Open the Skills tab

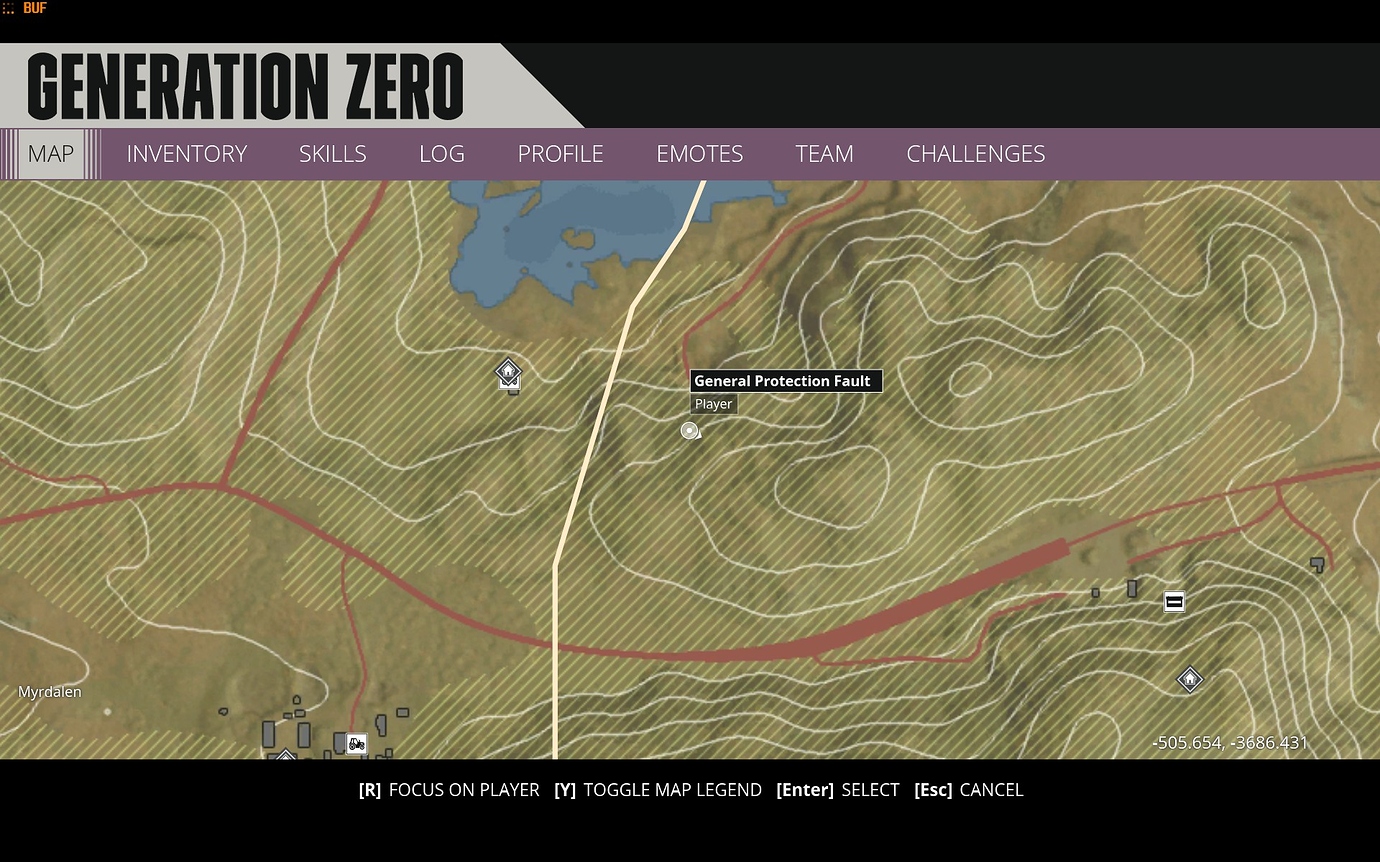[x=332, y=154]
